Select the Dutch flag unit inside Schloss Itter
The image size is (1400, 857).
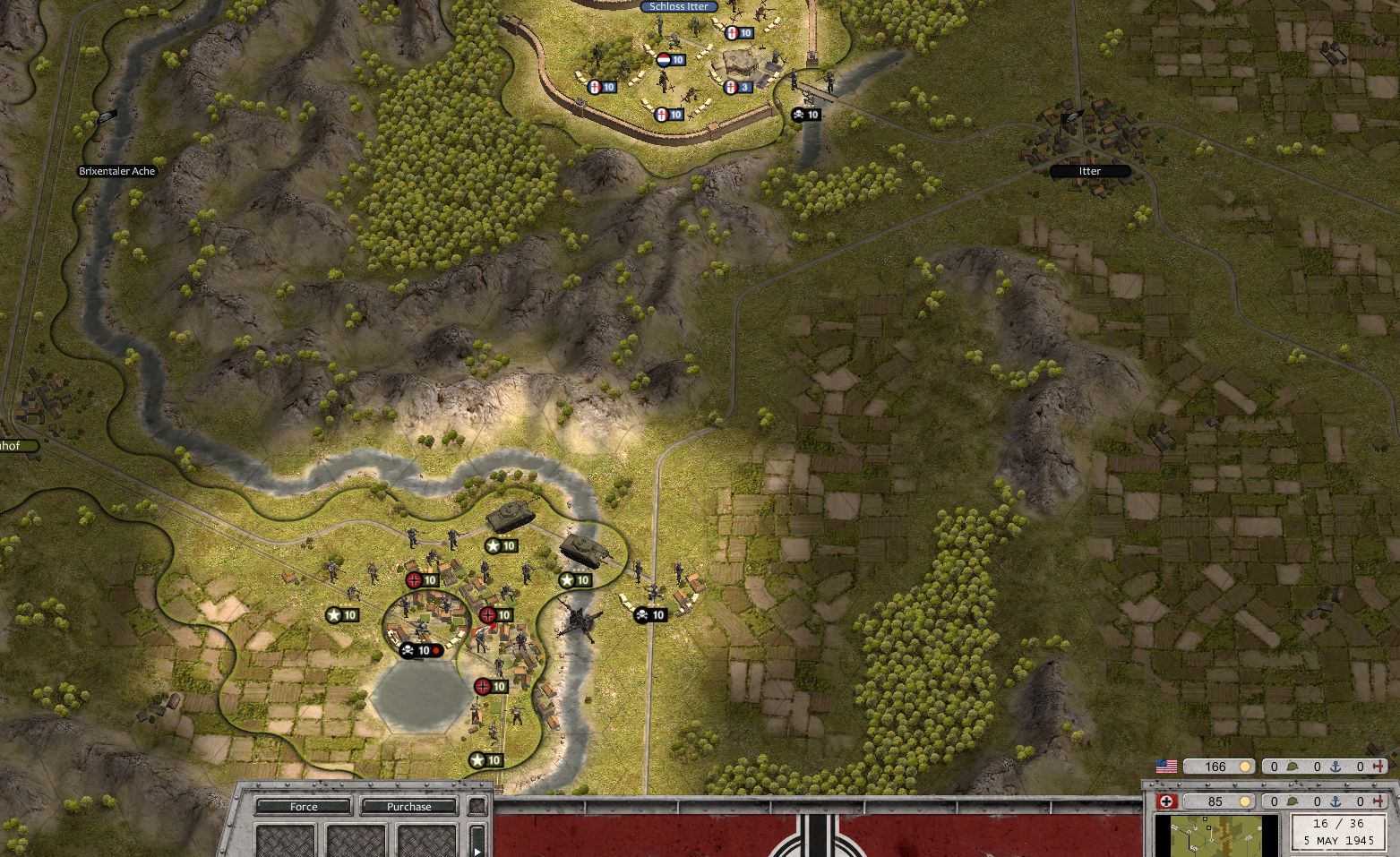pyautogui.click(x=666, y=62)
